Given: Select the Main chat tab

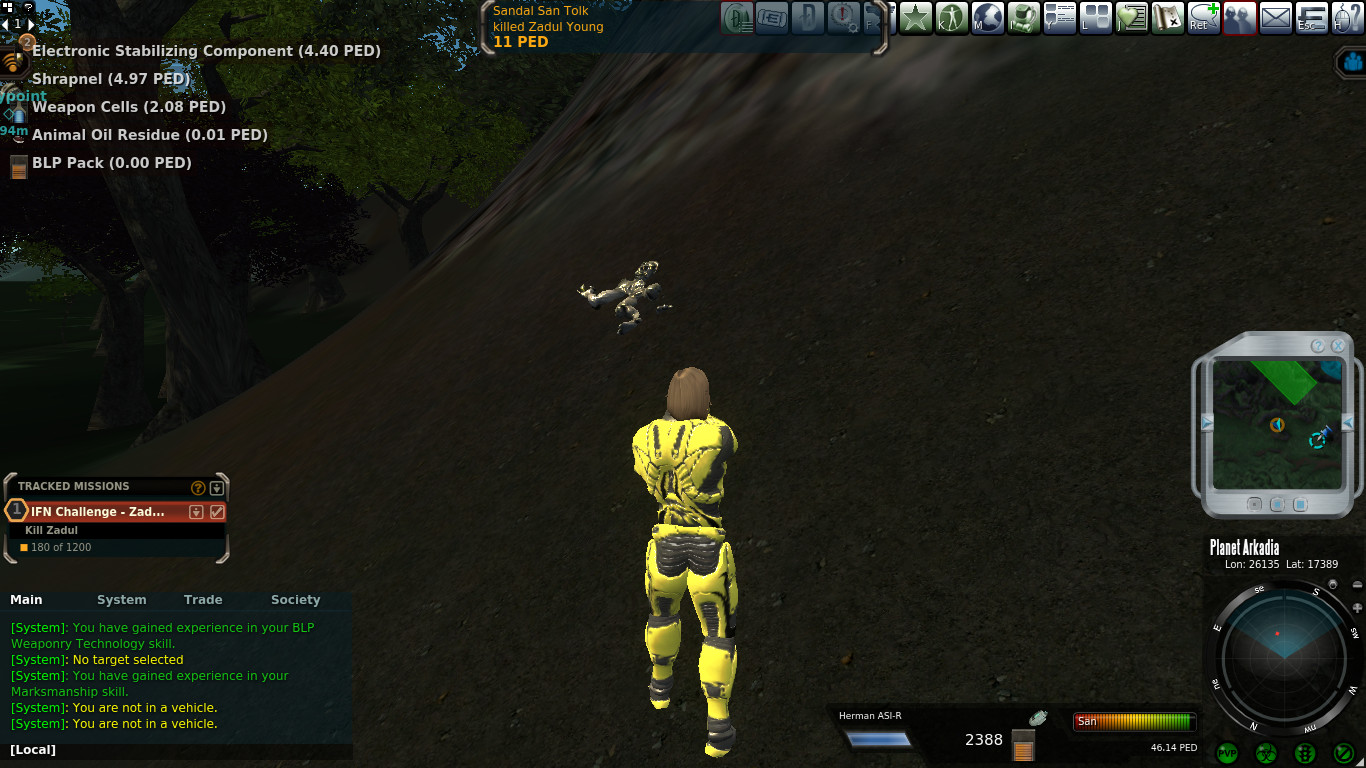Looking at the screenshot, I should point(26,600).
